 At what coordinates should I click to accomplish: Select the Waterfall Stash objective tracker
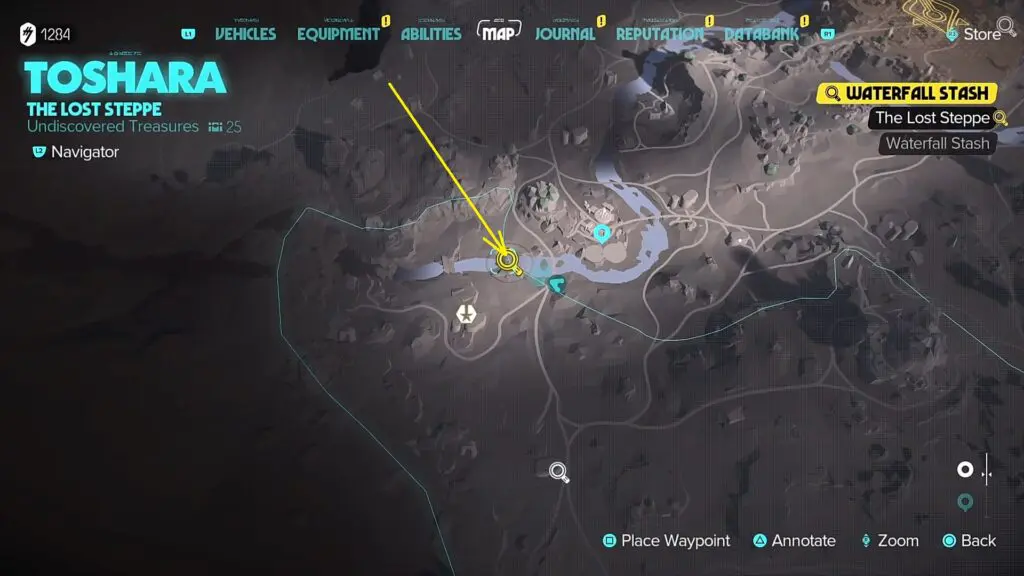(x=908, y=94)
